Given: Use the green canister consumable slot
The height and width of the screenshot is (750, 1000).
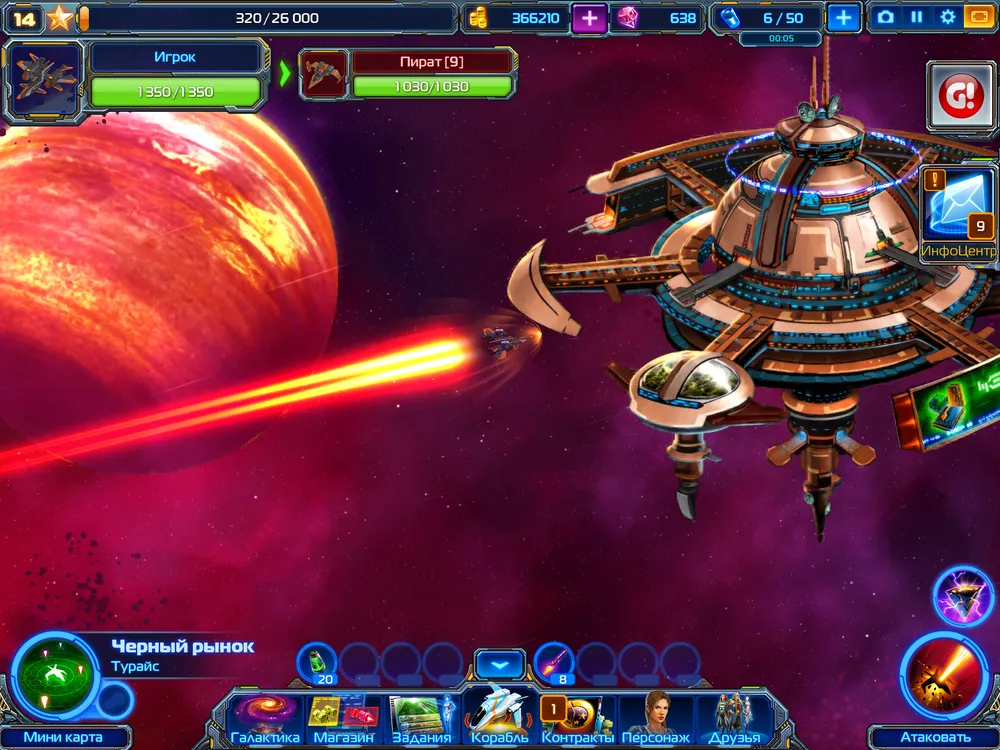Looking at the screenshot, I should (317, 661).
